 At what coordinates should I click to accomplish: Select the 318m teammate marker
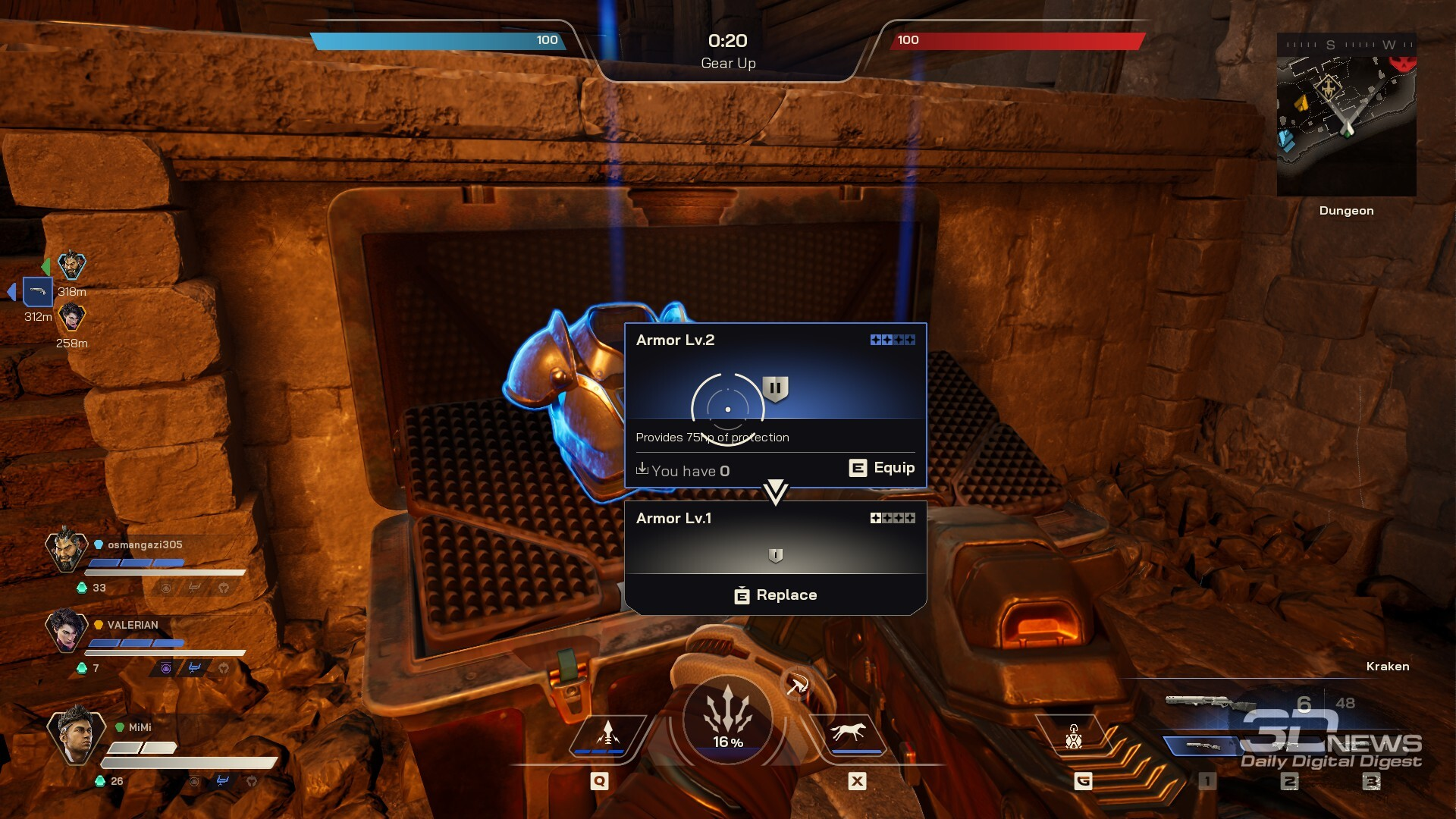(x=72, y=266)
